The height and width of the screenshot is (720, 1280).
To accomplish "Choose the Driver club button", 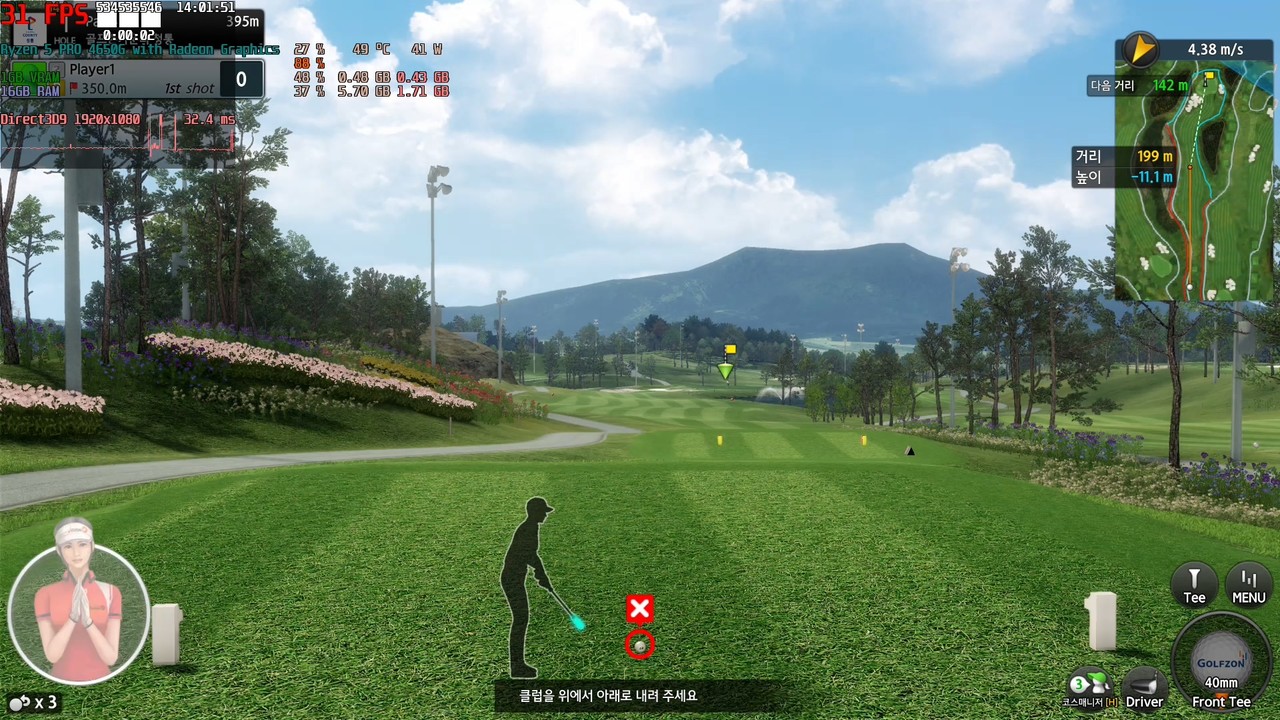I will 1144,688.
